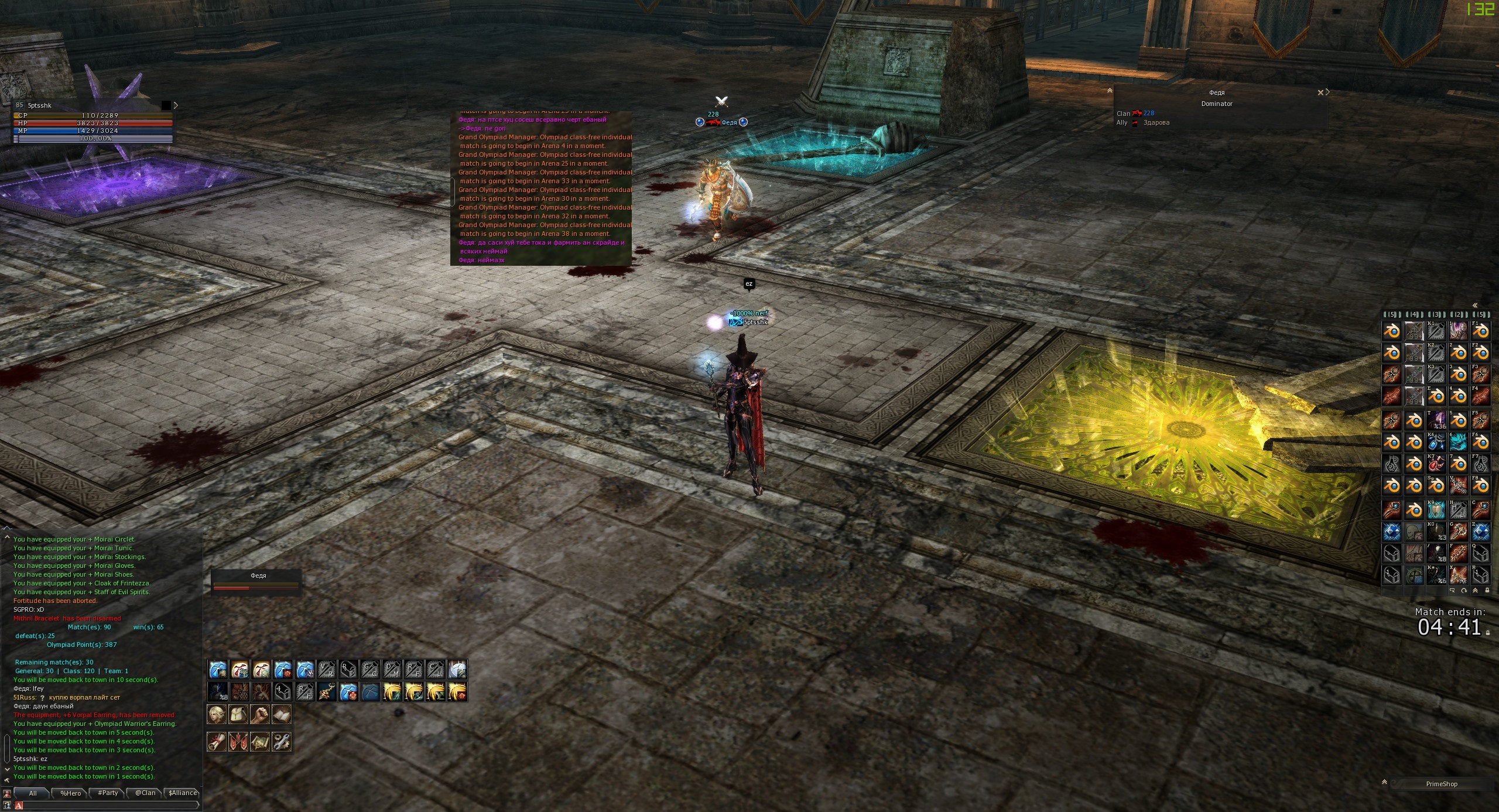The height and width of the screenshot is (812, 1499).
Task: Toggle the vertical shortcut bar lock
Action: pyautogui.click(x=1487, y=591)
